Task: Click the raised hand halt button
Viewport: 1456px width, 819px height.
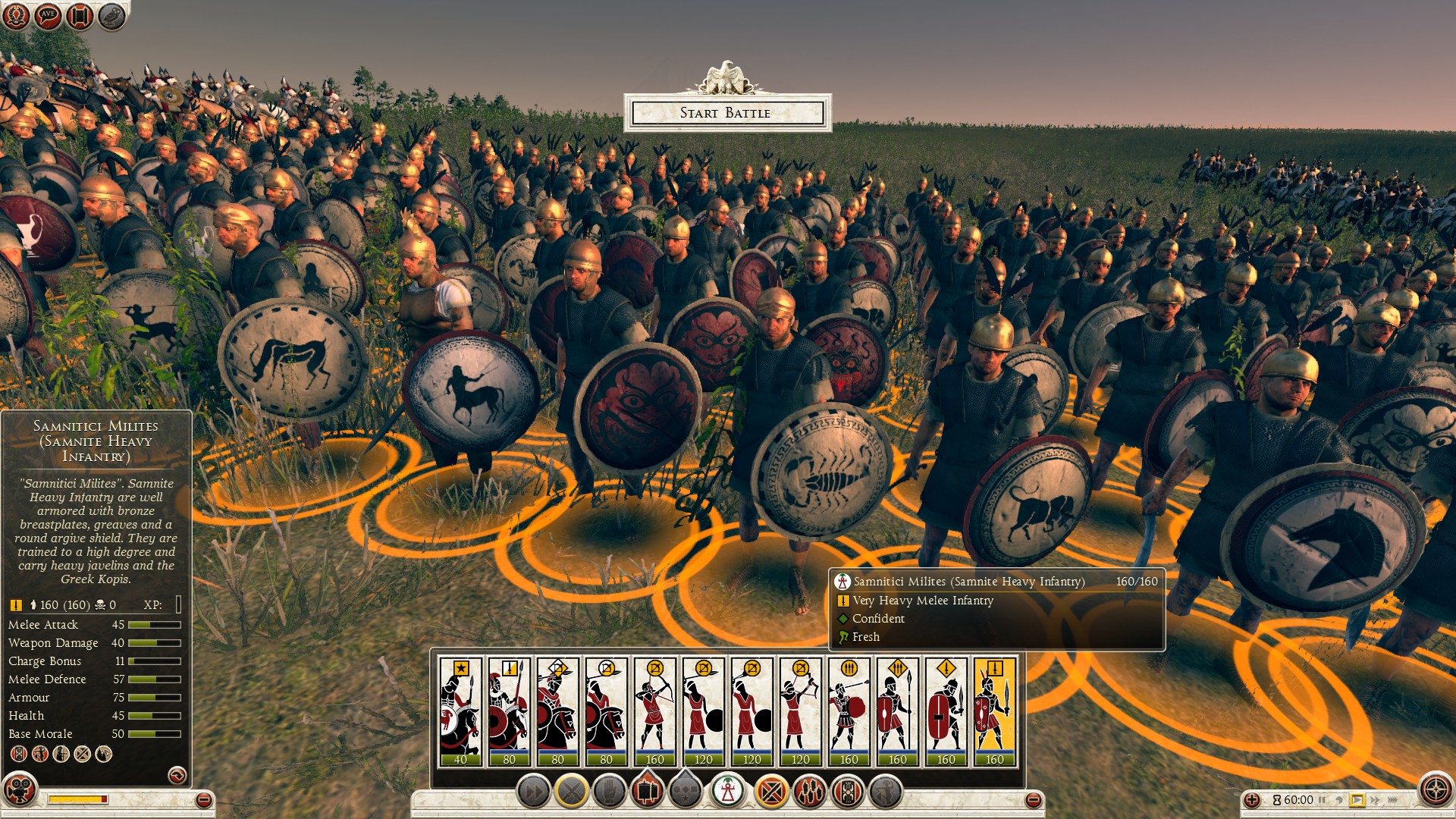Action: (609, 792)
